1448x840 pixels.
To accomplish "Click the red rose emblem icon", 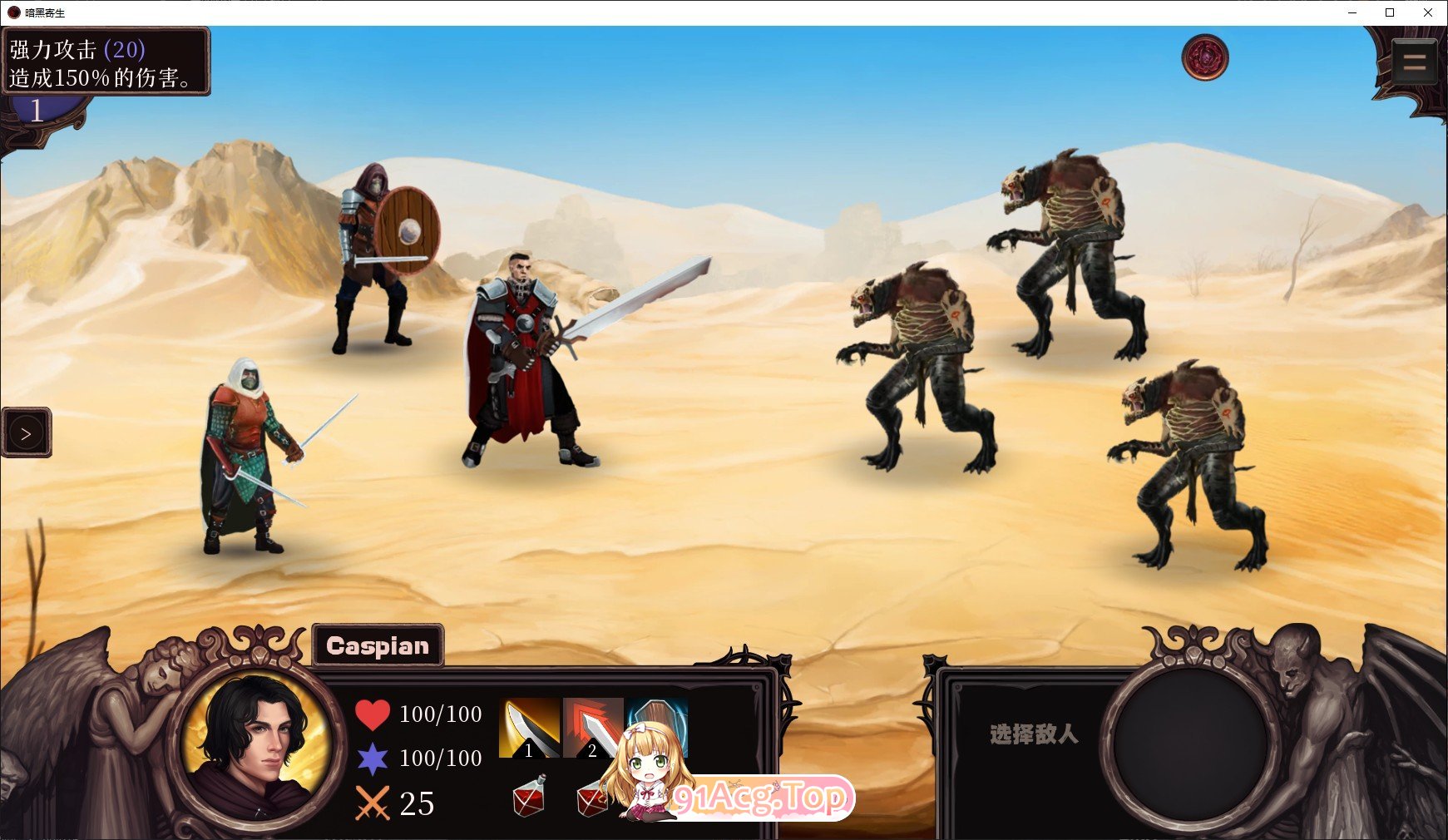I will click(1204, 57).
